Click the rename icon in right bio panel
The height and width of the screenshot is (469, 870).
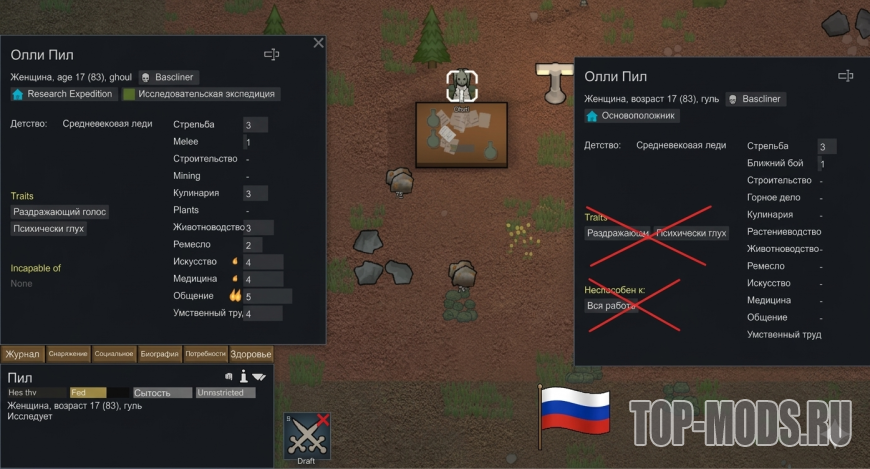click(845, 76)
